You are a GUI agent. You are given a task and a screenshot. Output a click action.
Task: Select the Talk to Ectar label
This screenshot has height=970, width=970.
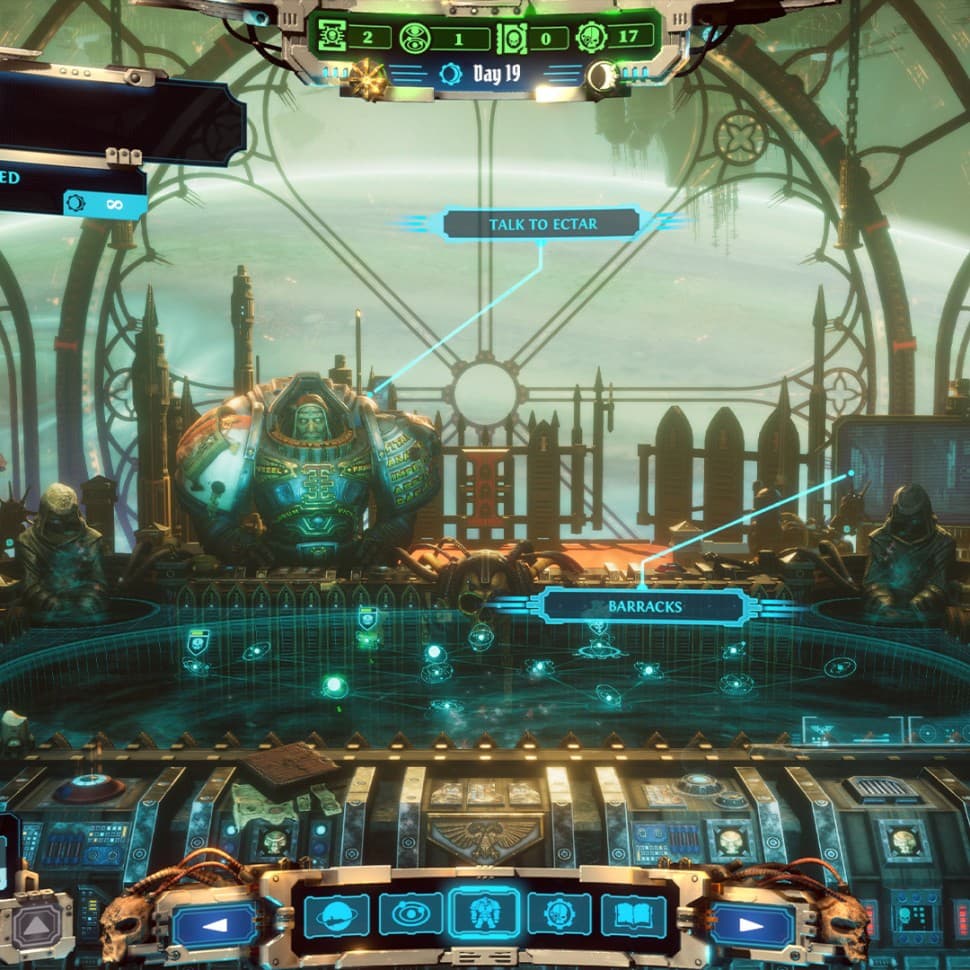[x=542, y=224]
